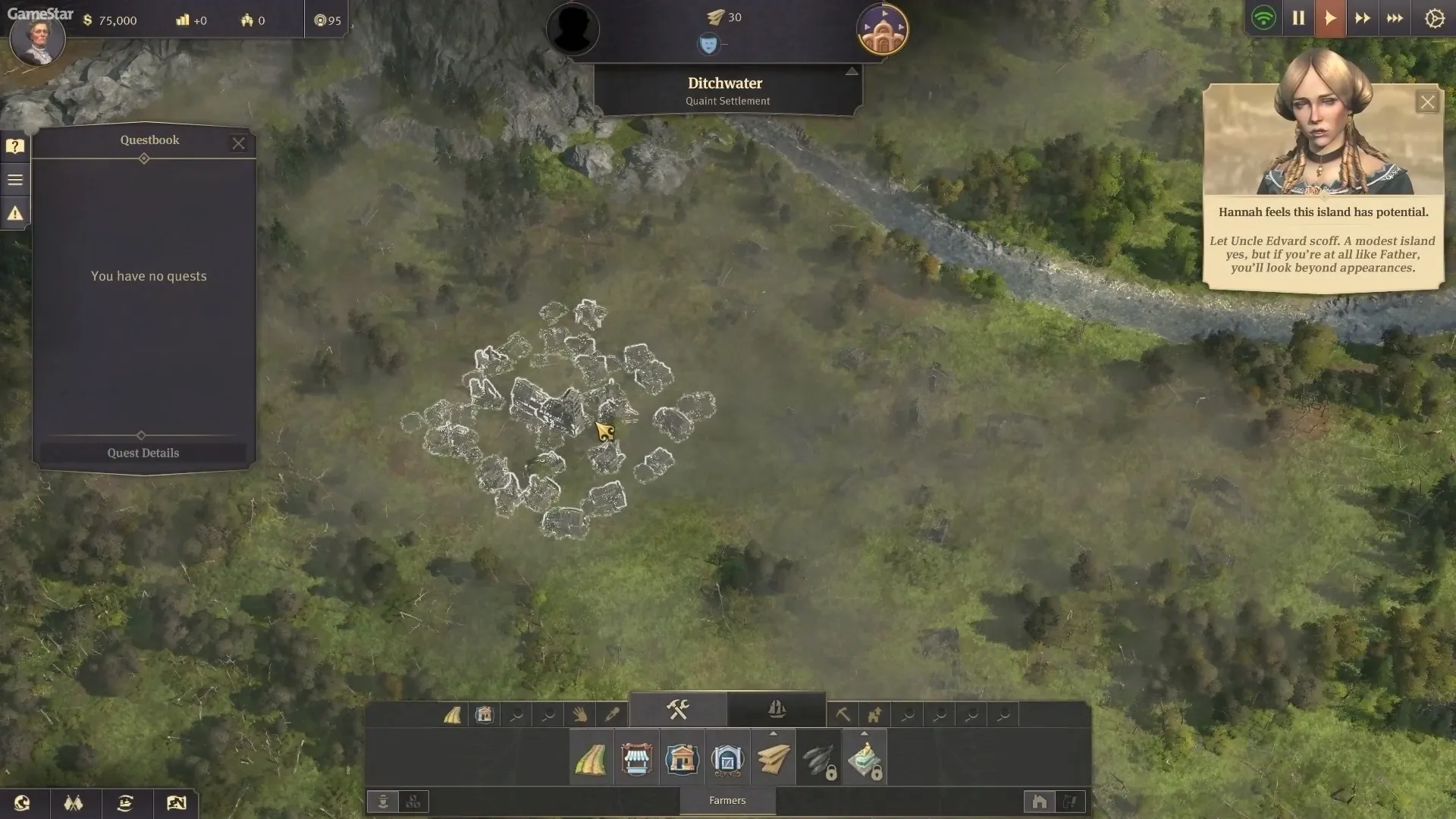Switch to the ship construction tab
Image resolution: width=1456 pixels, height=819 pixels.
coord(777,710)
